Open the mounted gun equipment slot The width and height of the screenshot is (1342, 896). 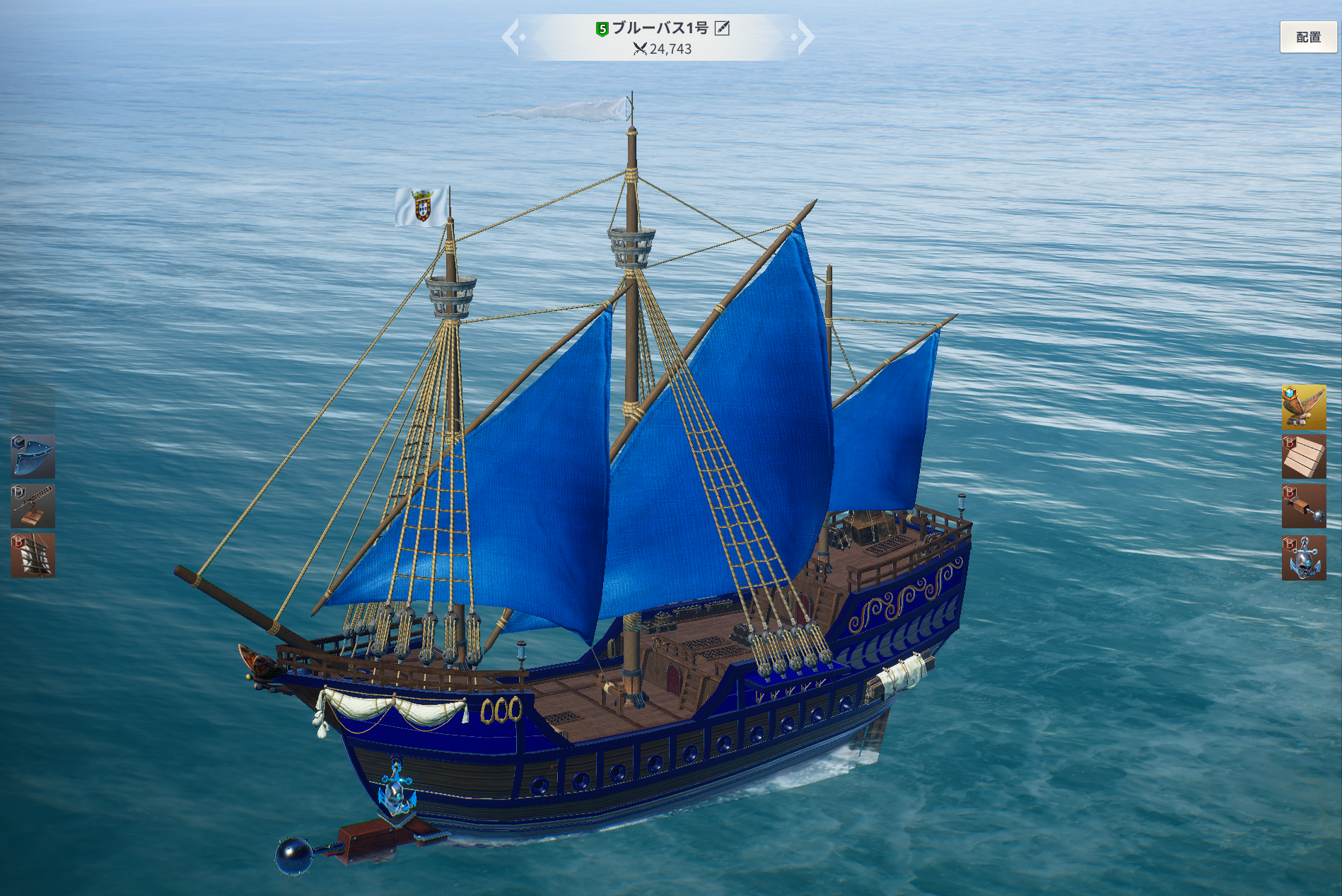pos(33,506)
